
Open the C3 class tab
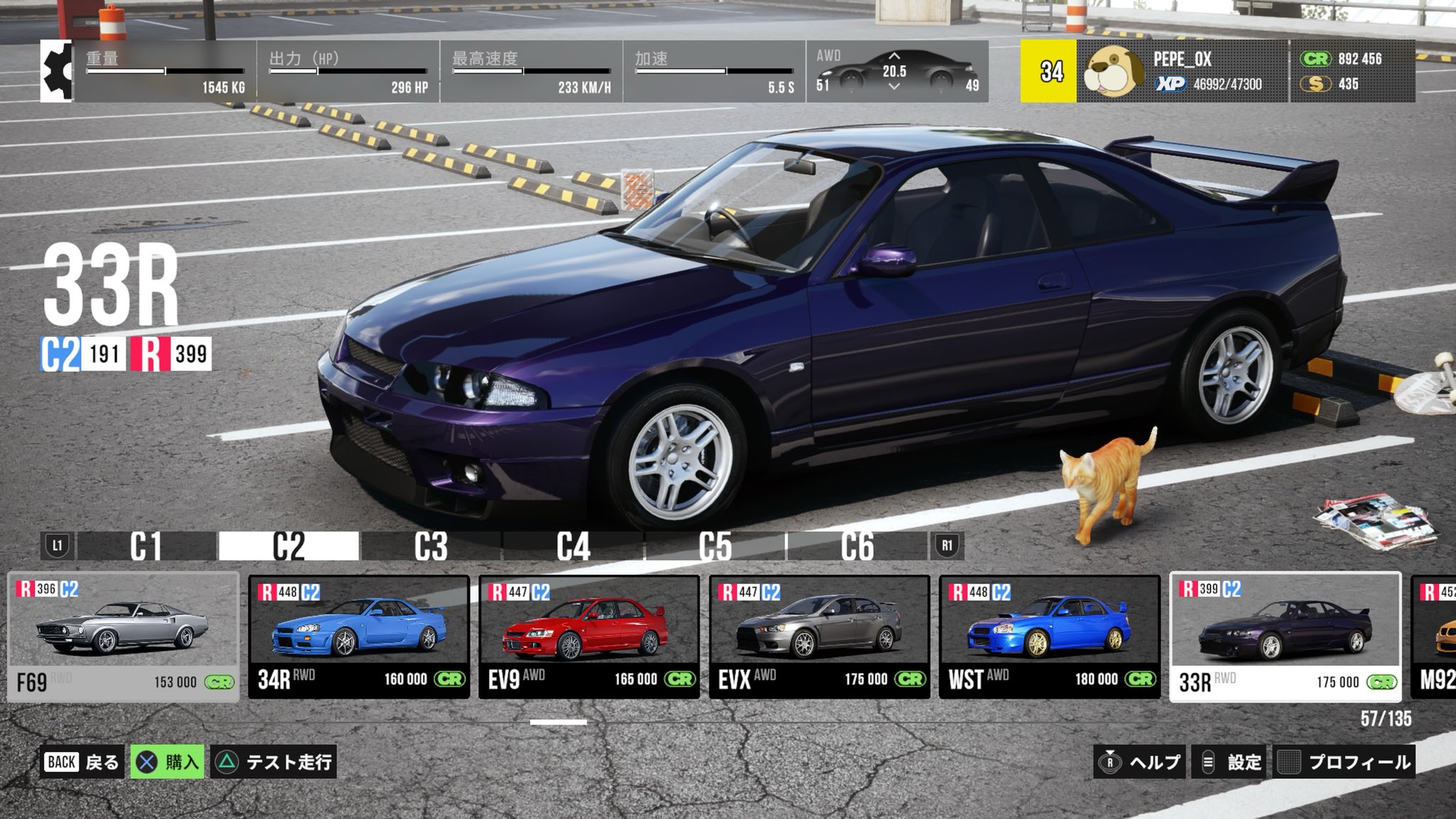point(431,546)
